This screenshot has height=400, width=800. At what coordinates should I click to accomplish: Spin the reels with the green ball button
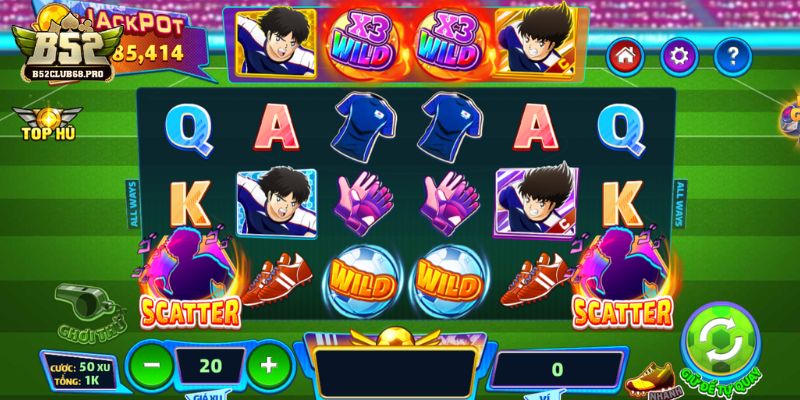722,344
